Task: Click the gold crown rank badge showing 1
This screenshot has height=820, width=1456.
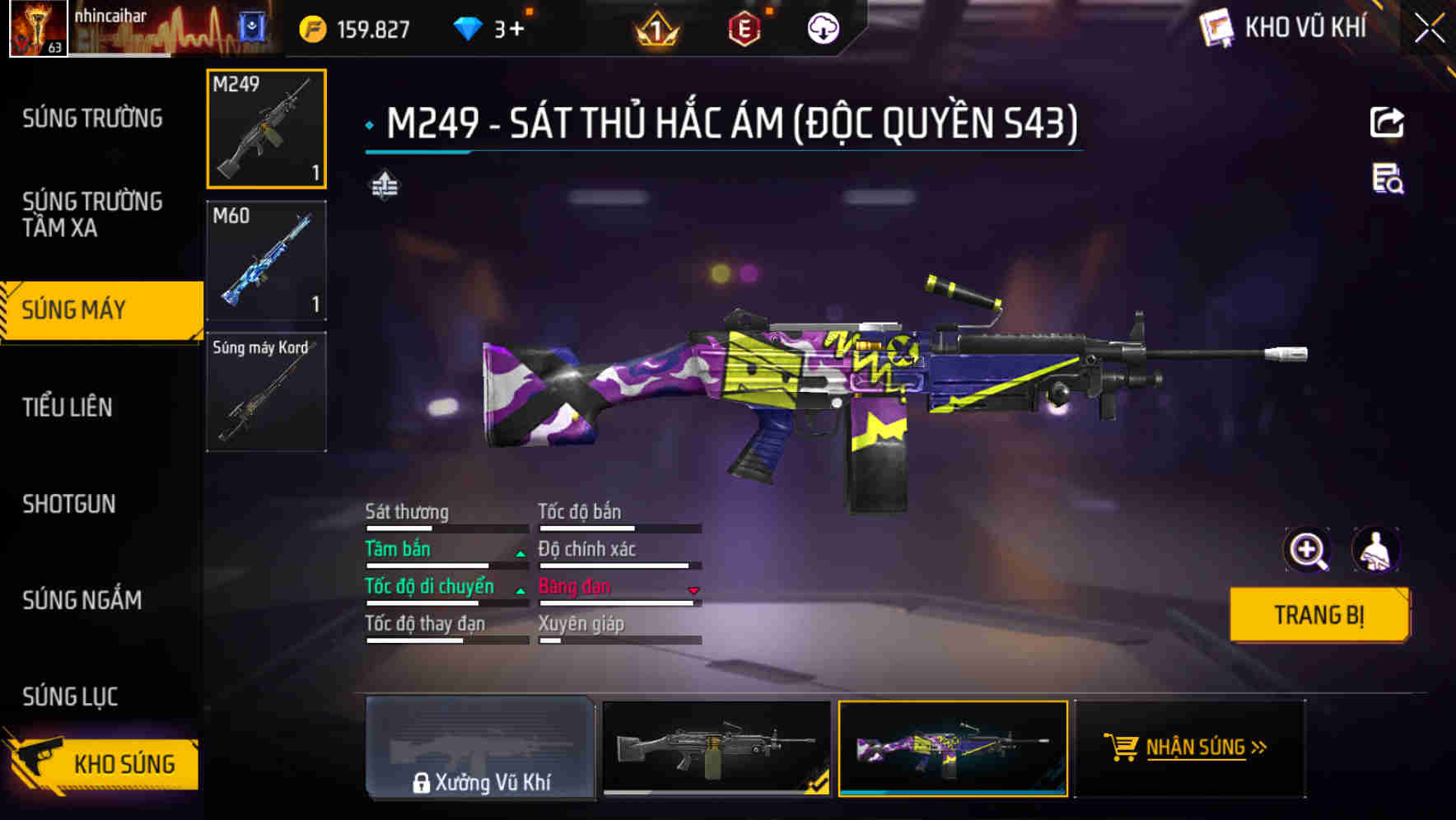Action: point(655,27)
